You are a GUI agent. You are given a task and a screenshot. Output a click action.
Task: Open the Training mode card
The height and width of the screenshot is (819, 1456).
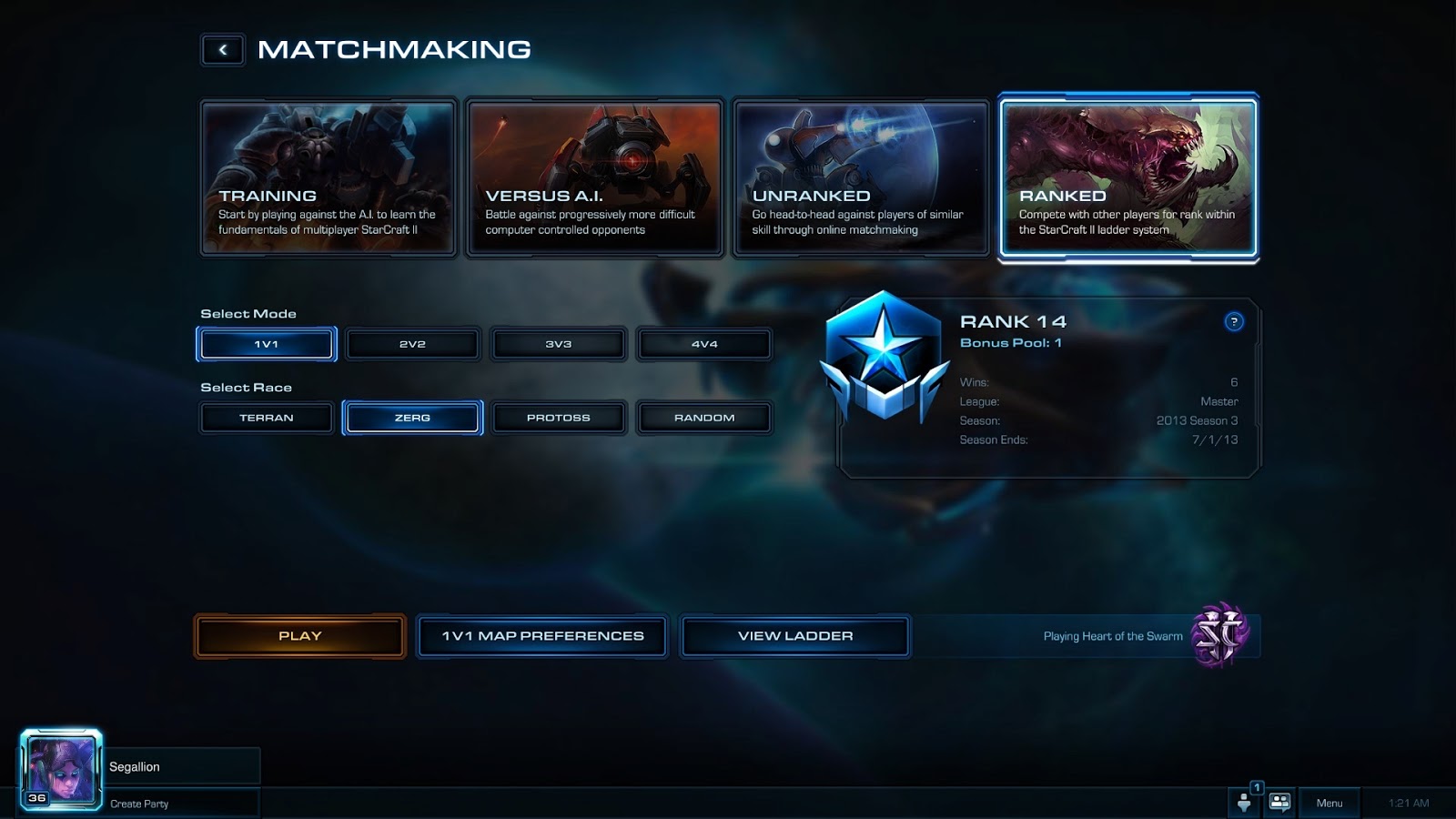coord(328,177)
